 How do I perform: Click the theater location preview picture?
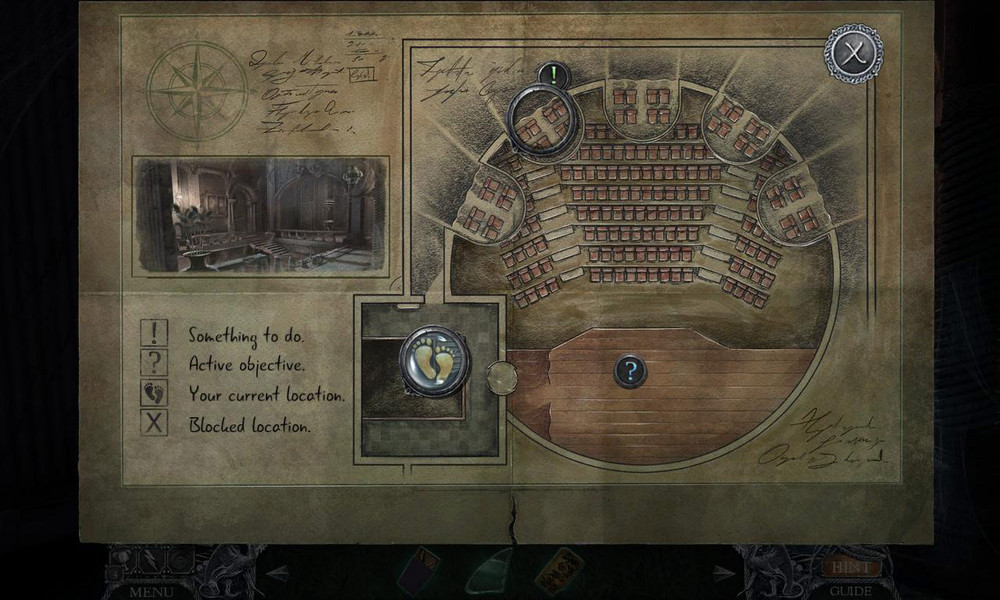pos(260,214)
